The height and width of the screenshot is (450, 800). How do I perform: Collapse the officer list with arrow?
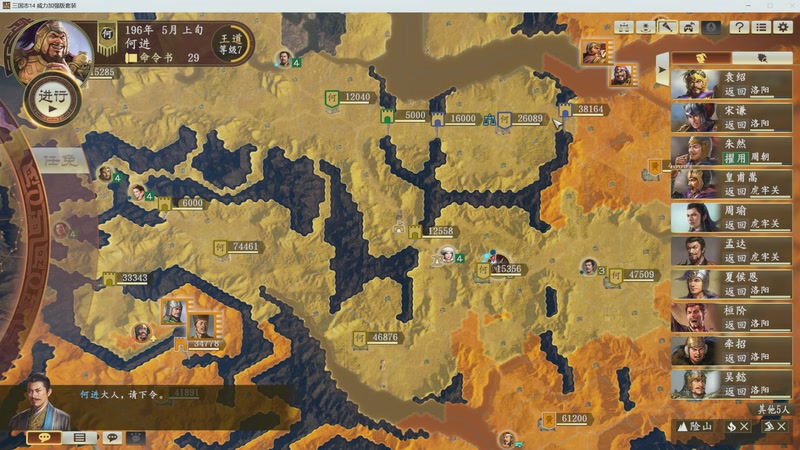click(x=661, y=70)
